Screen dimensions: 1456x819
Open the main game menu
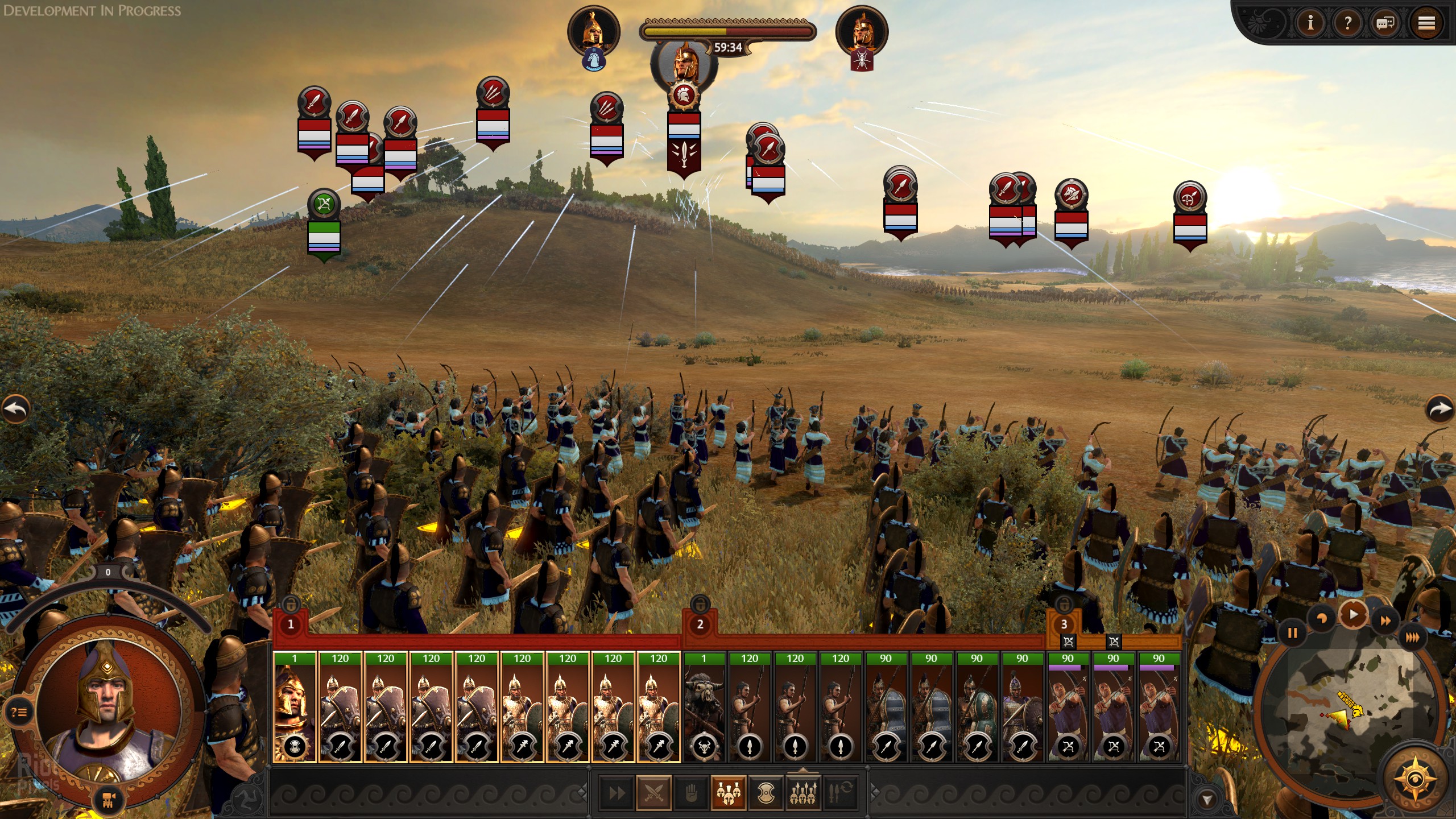click(x=1425, y=23)
